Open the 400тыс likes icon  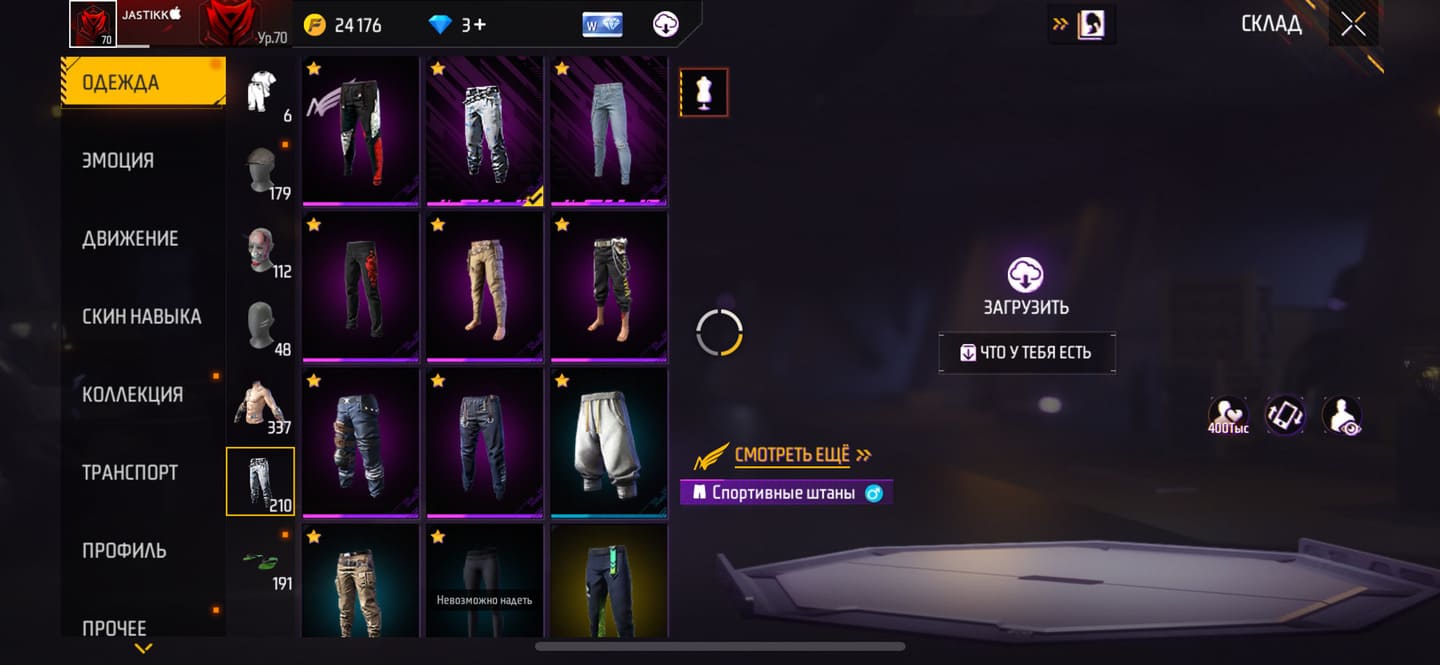[x=1227, y=415]
